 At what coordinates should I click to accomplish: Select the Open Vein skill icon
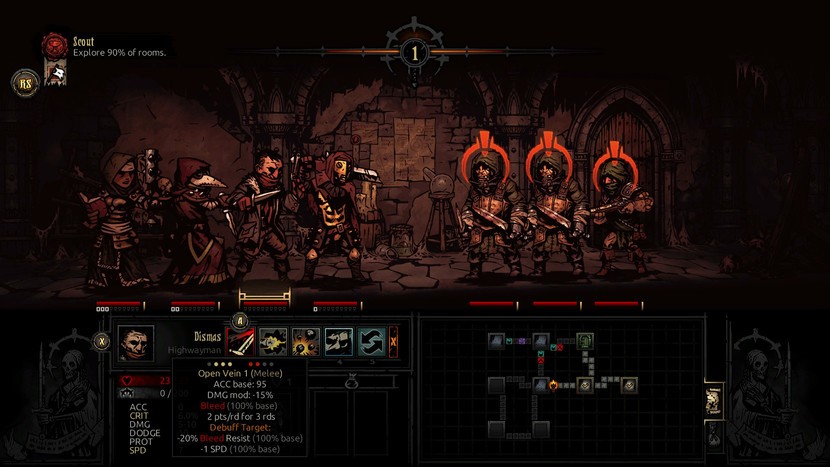pos(241,342)
